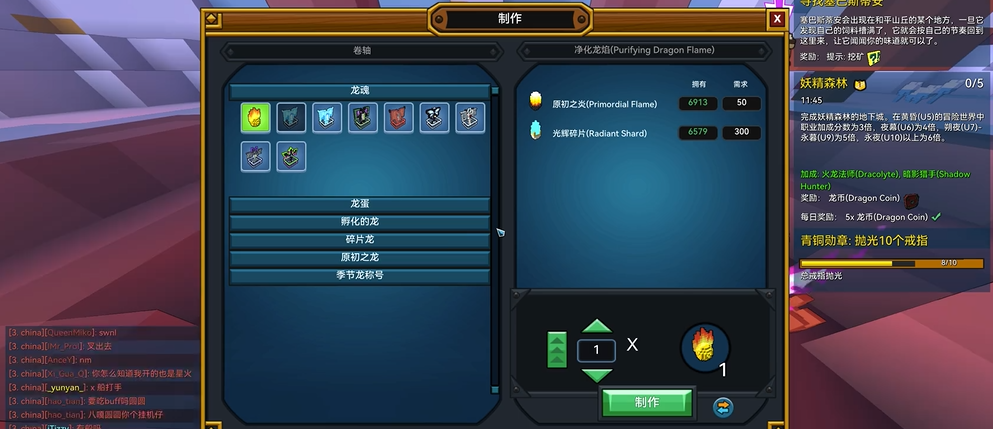Increase craft quantity with up arrow
The height and width of the screenshot is (429, 993).
pos(596,327)
